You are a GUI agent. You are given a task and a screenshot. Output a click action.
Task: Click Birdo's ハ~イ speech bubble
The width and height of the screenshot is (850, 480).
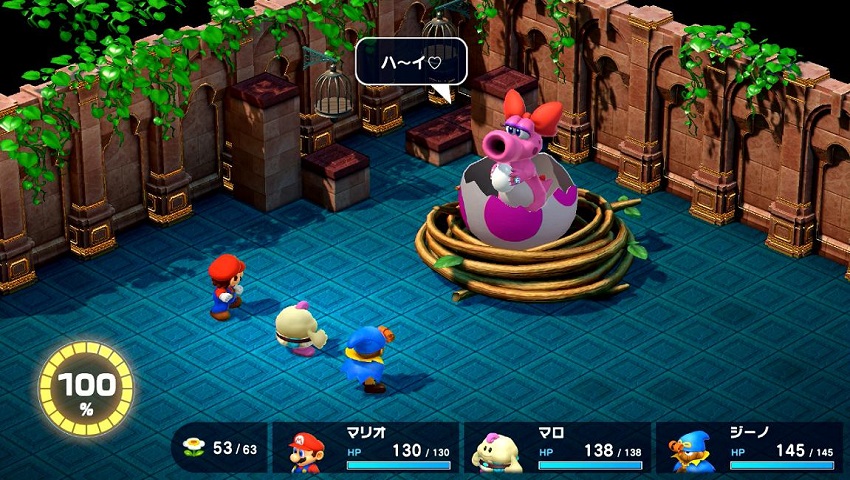(x=411, y=62)
